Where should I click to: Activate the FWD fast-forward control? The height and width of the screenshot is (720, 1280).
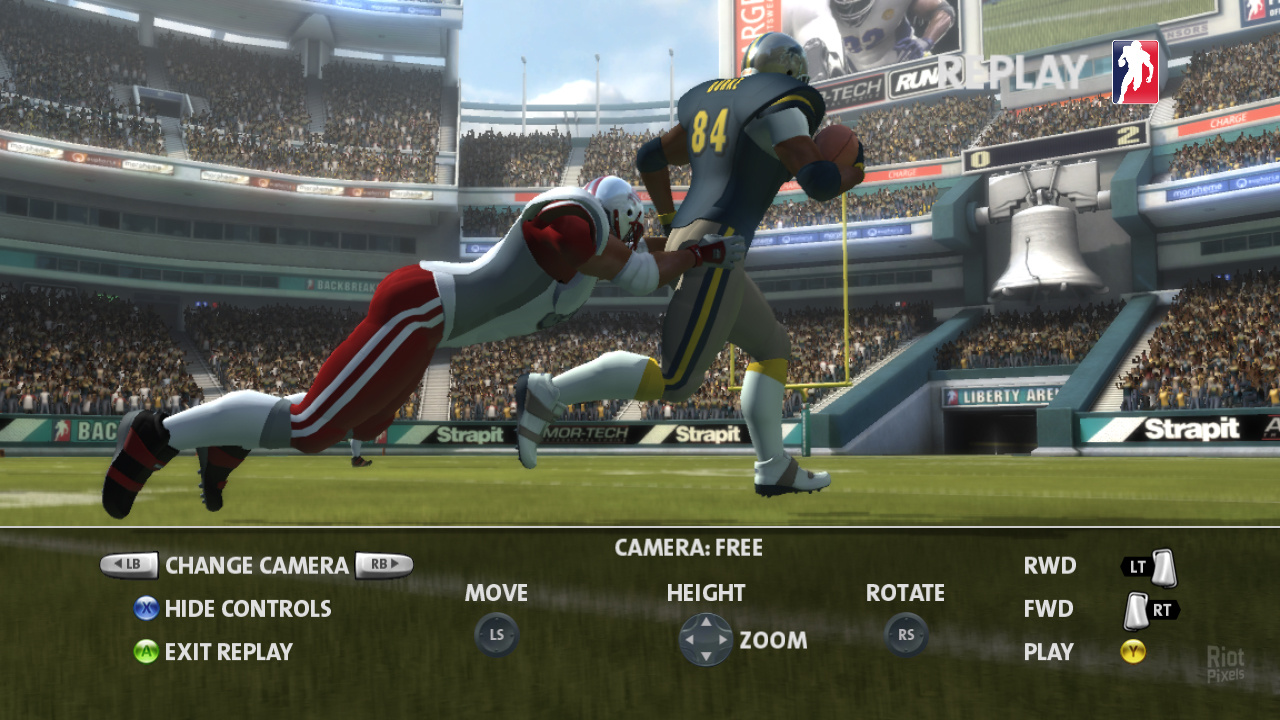[x=1049, y=609]
